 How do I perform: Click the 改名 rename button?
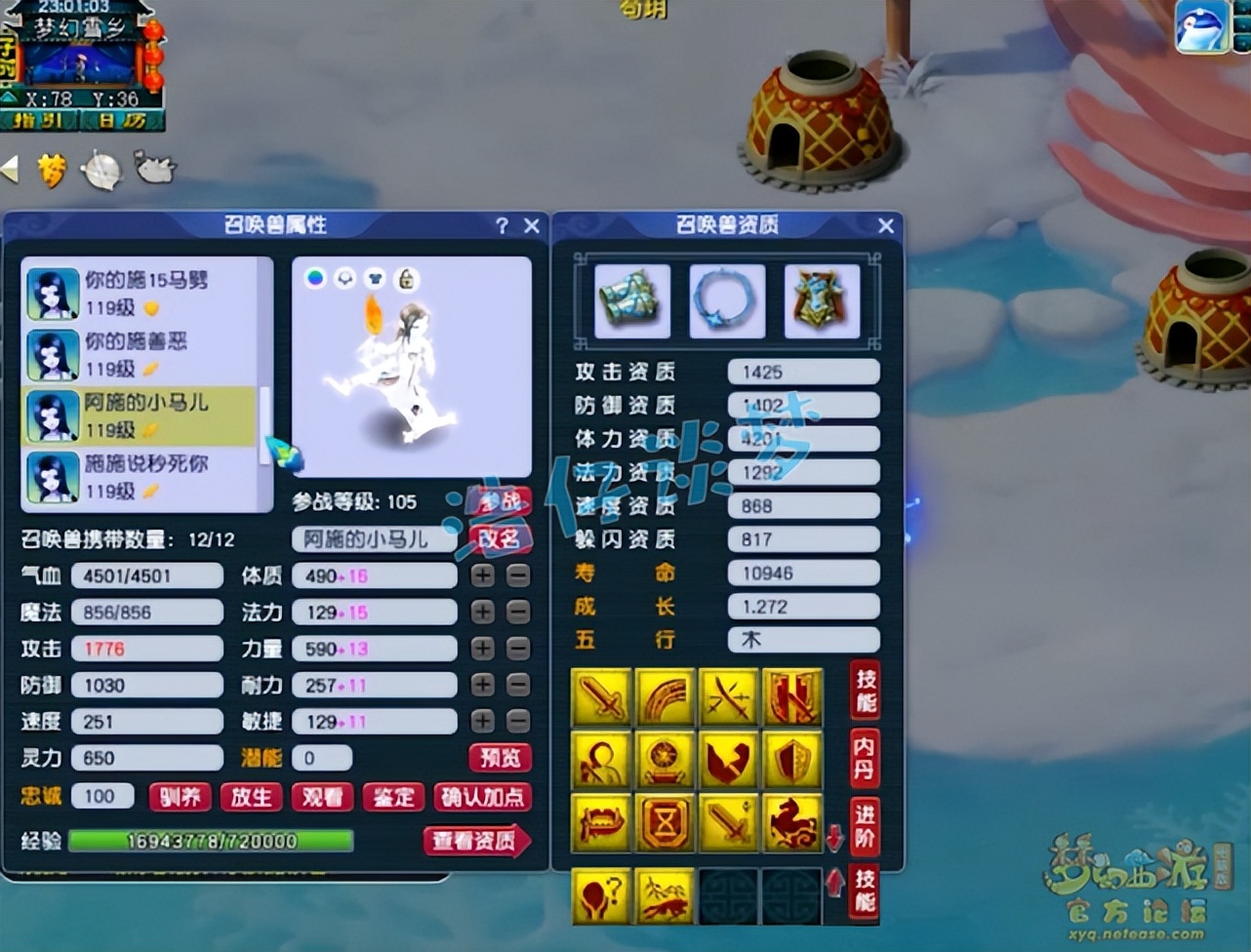click(499, 538)
